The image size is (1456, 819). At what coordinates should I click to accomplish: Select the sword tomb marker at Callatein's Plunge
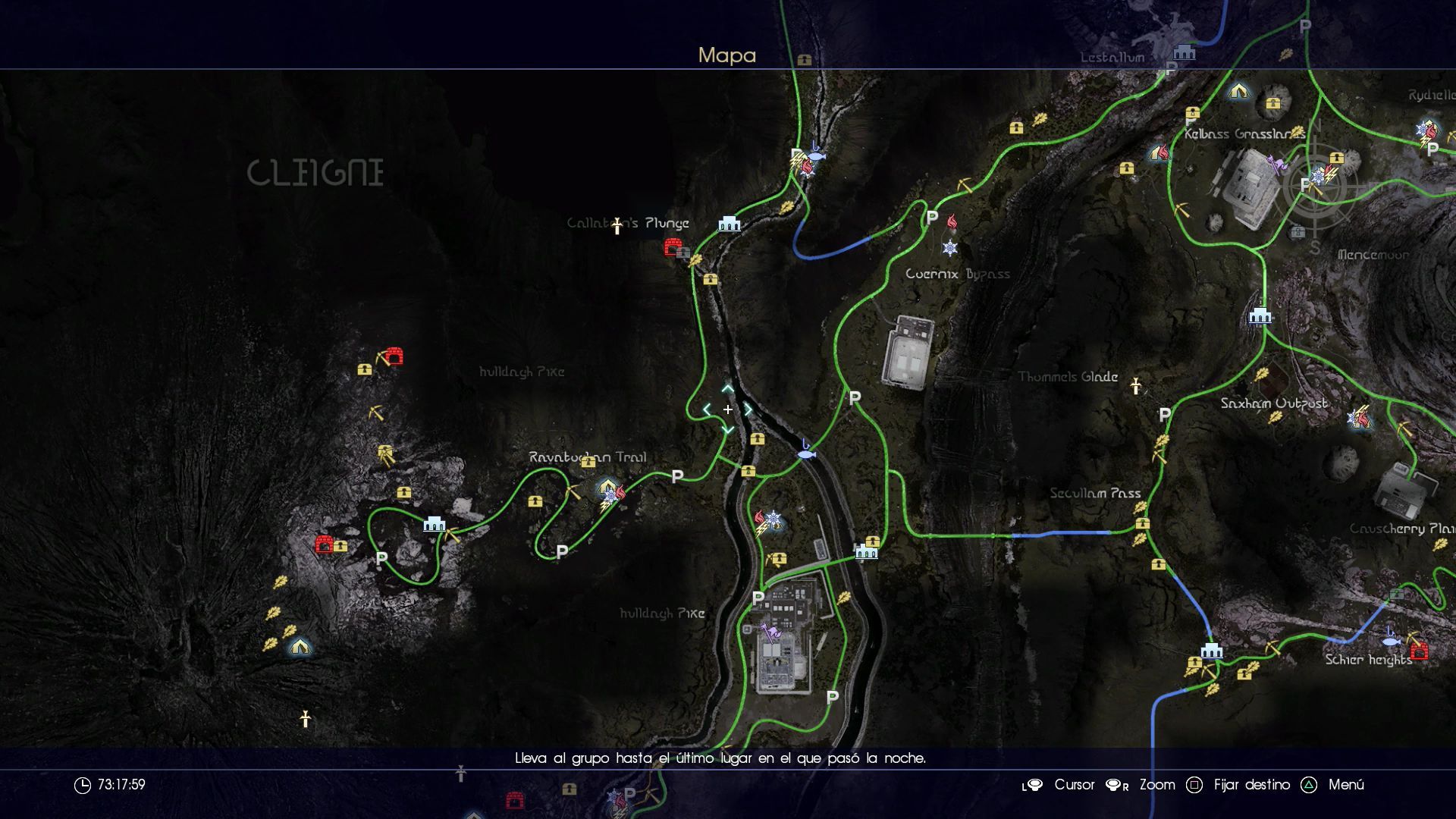click(x=617, y=225)
